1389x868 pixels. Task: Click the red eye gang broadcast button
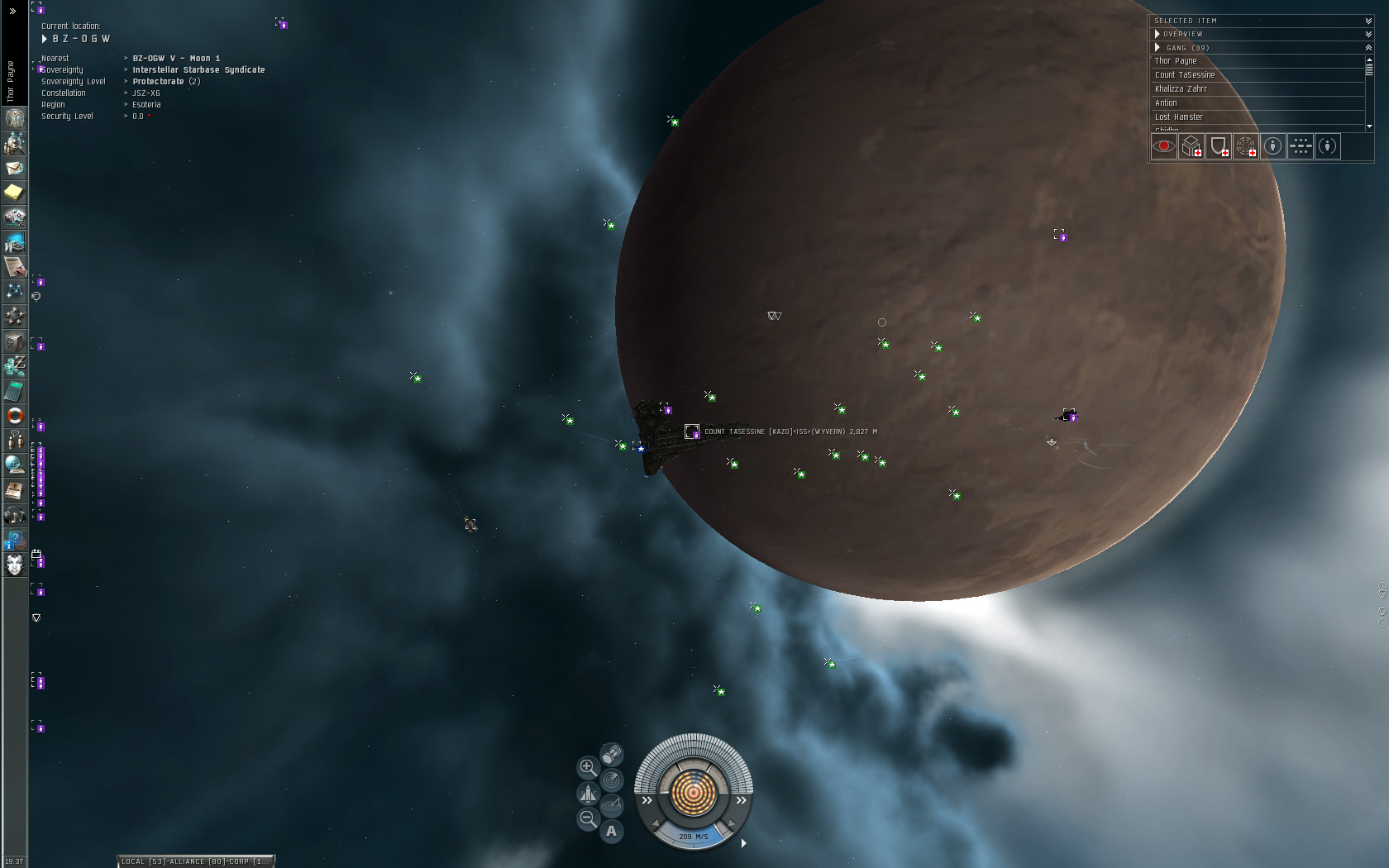pos(1163,146)
